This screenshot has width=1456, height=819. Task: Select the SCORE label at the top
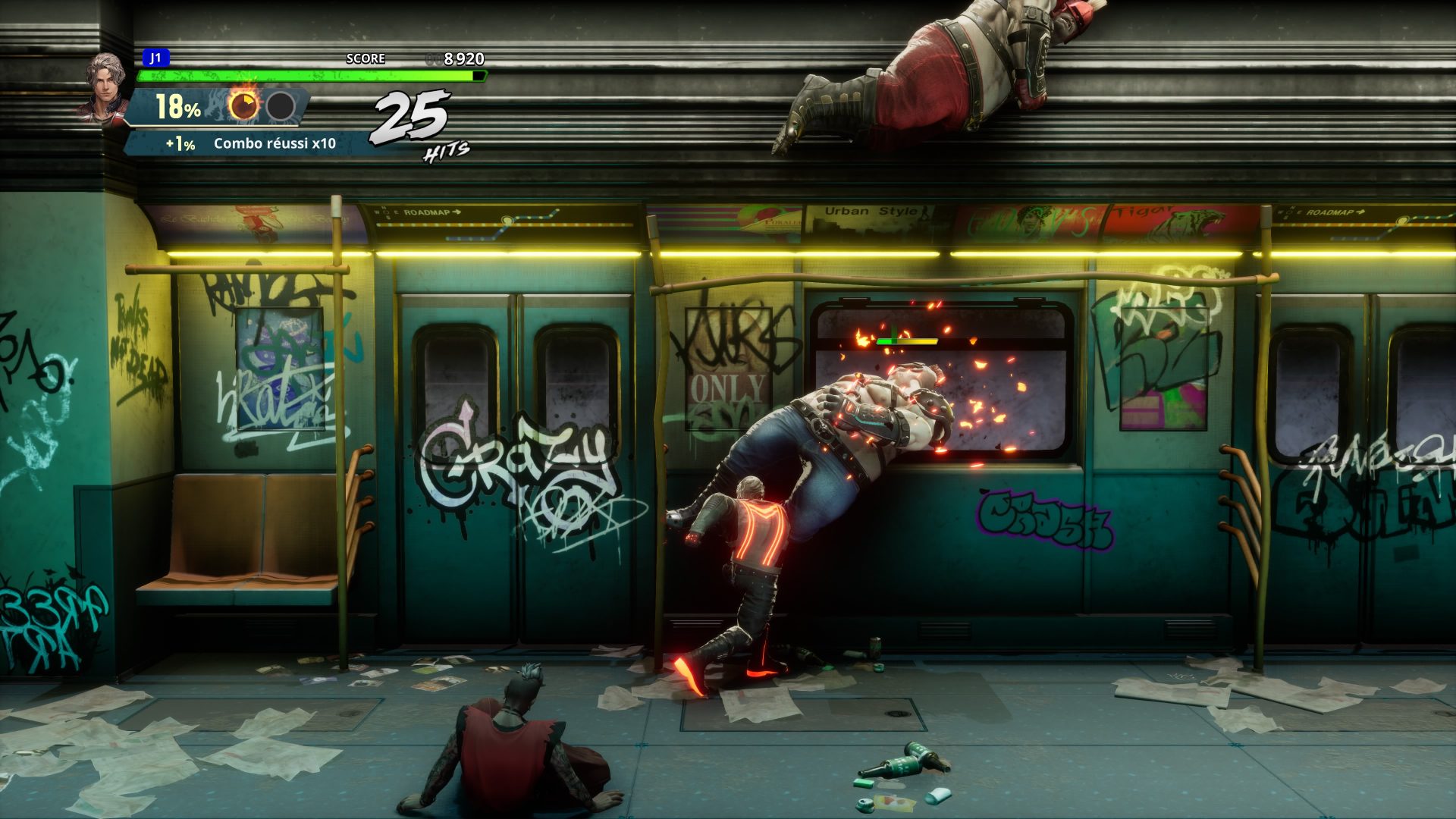click(x=366, y=57)
